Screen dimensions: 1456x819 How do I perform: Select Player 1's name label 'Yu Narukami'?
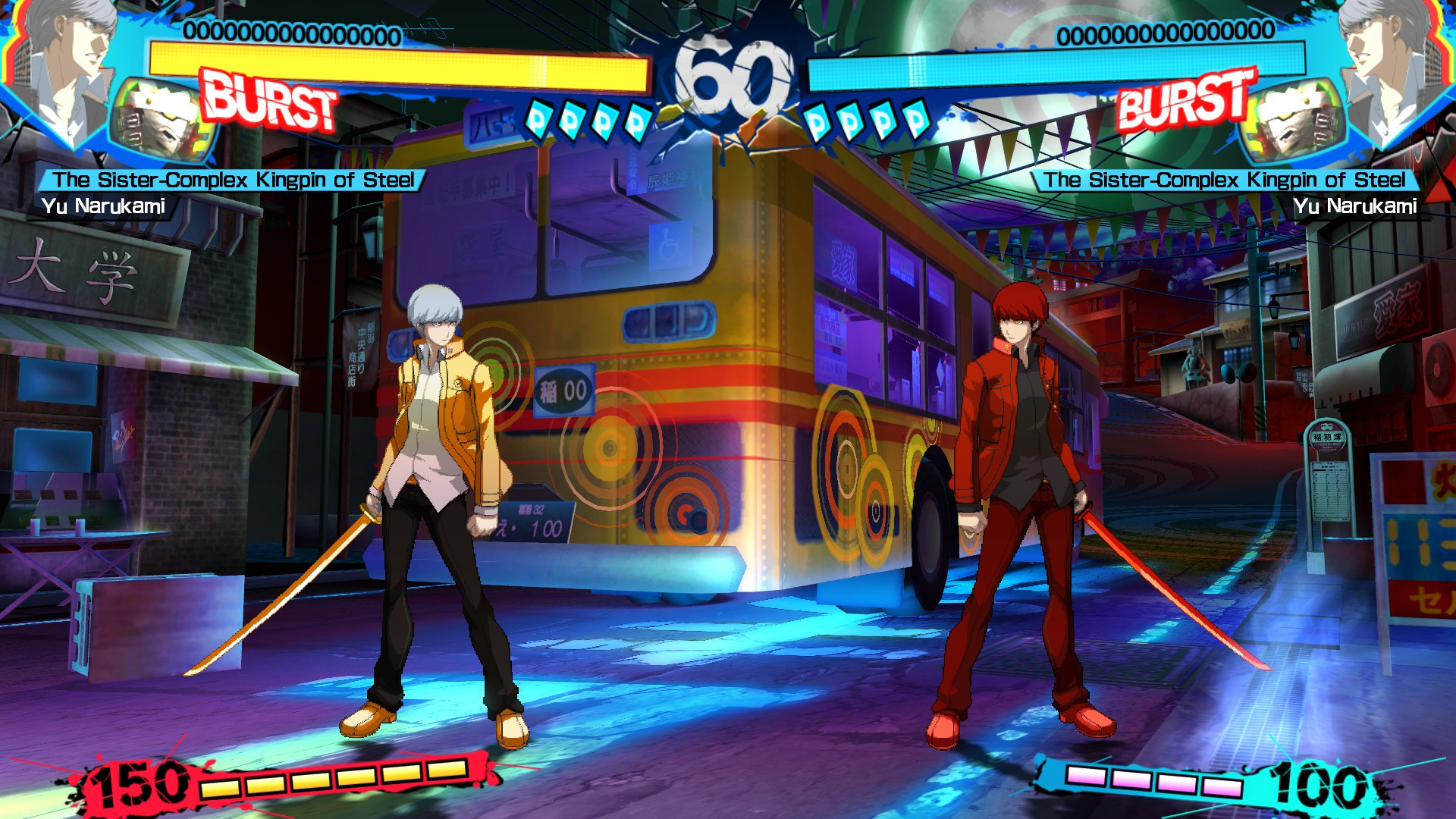(x=106, y=203)
